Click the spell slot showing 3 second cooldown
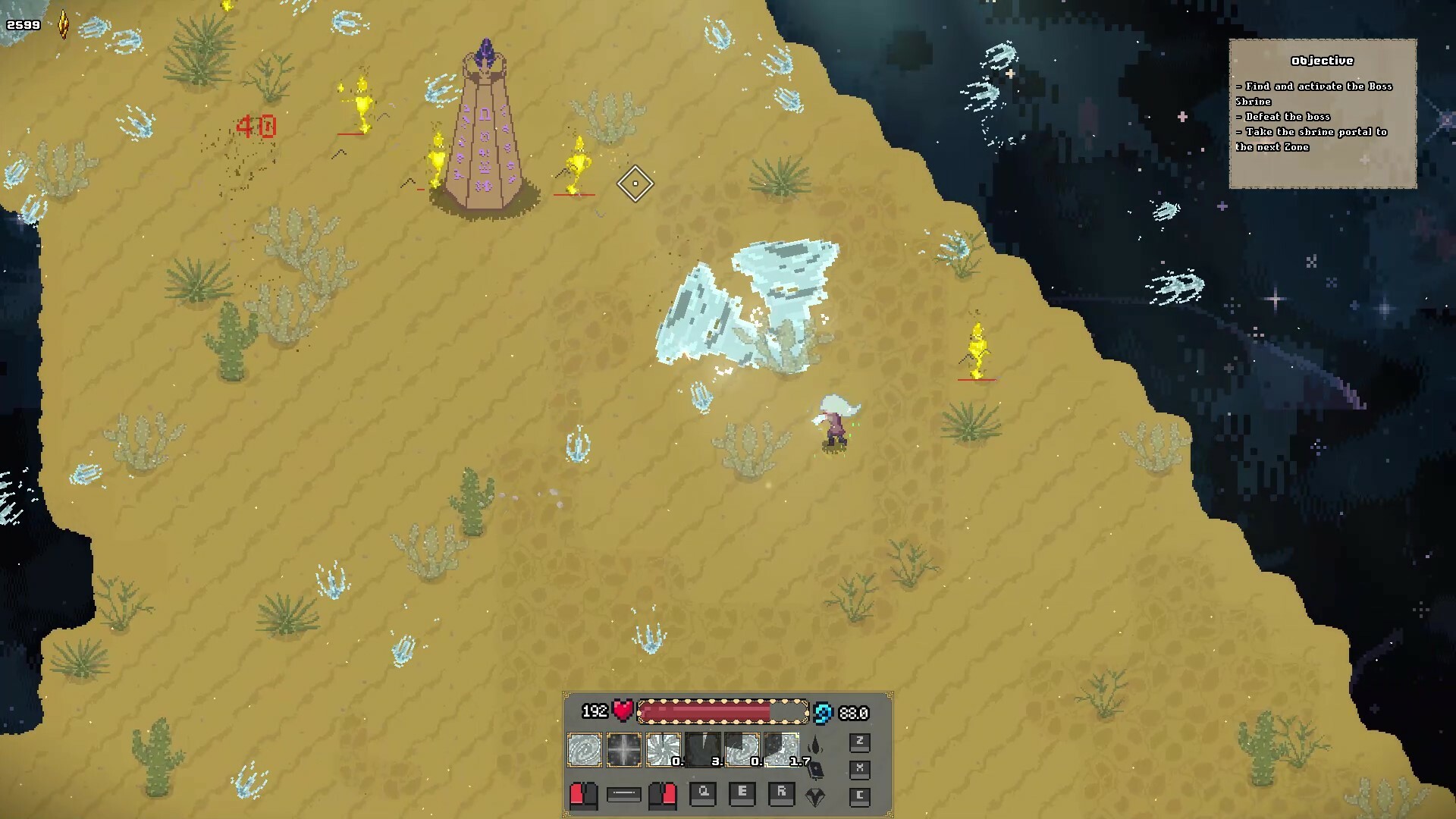 [x=703, y=749]
